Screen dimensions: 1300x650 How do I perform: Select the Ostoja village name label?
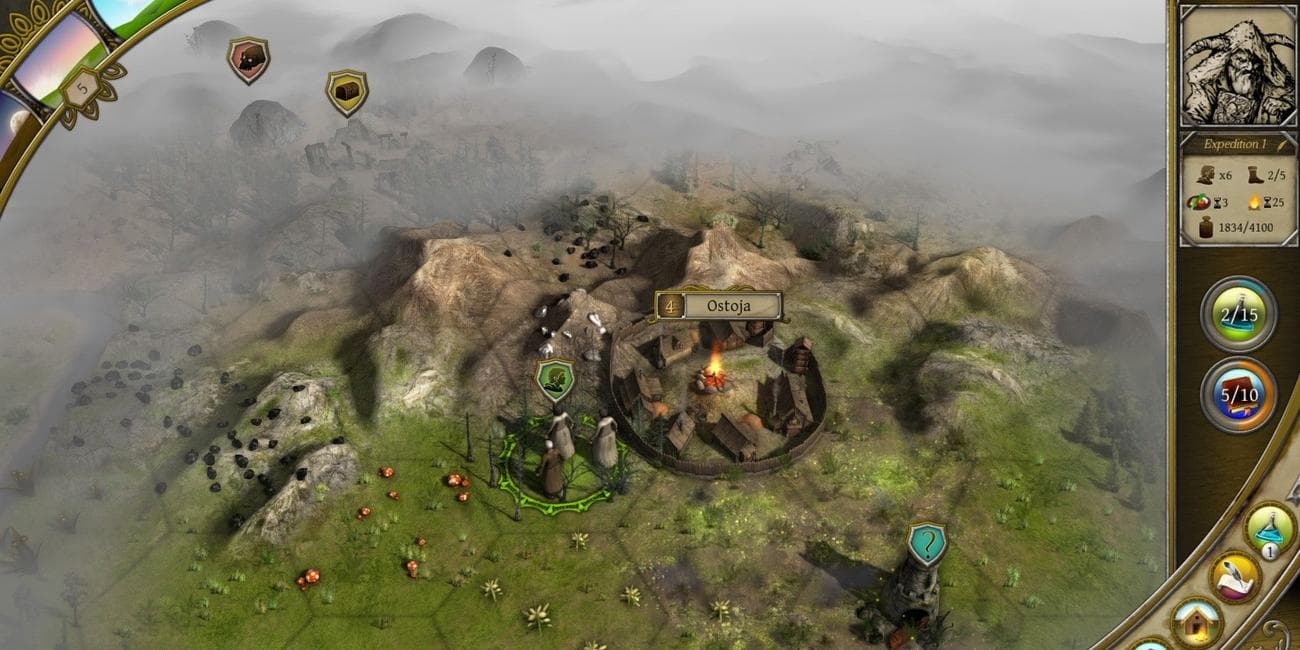(718, 306)
